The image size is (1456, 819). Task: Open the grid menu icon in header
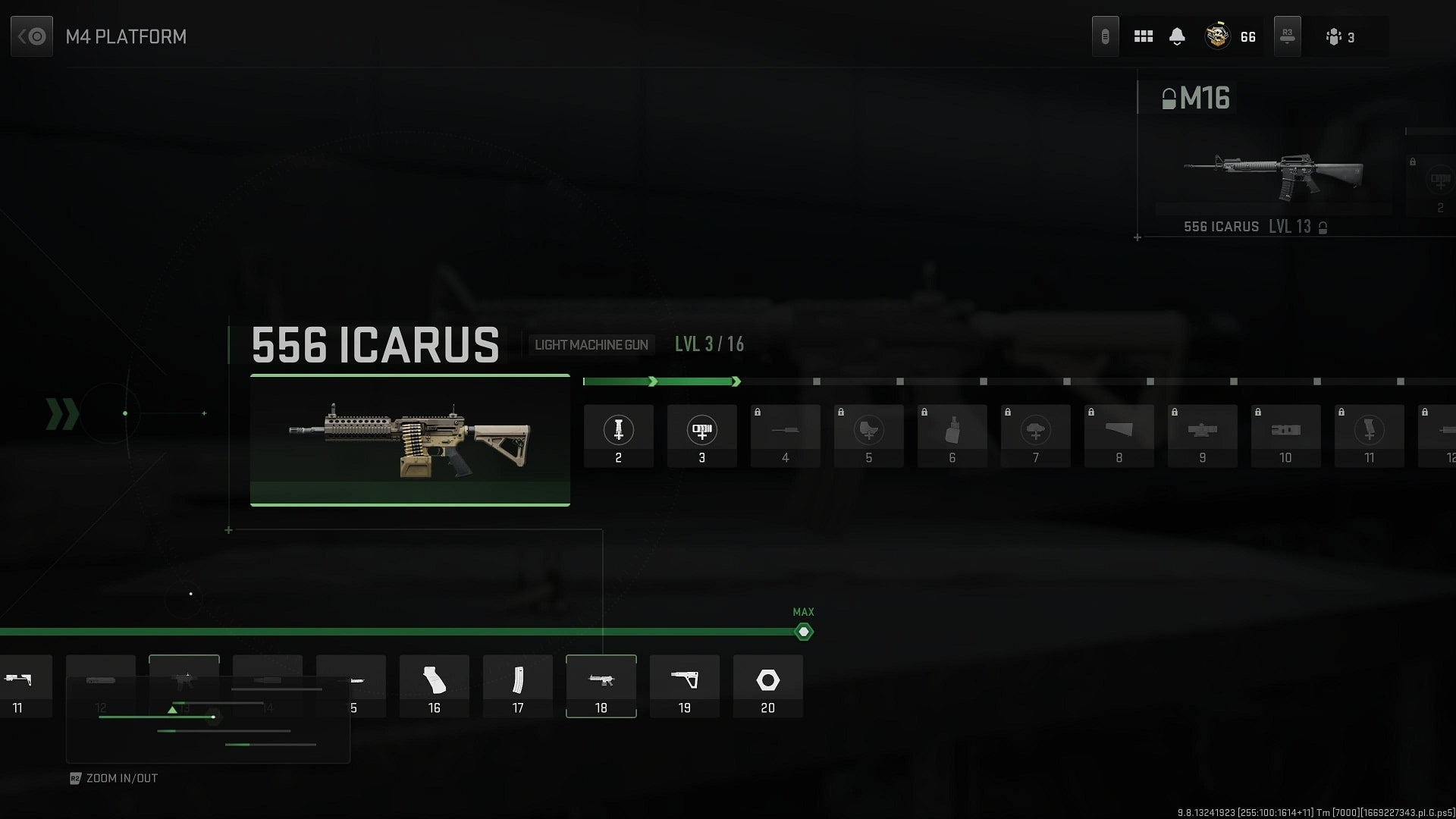click(1143, 36)
